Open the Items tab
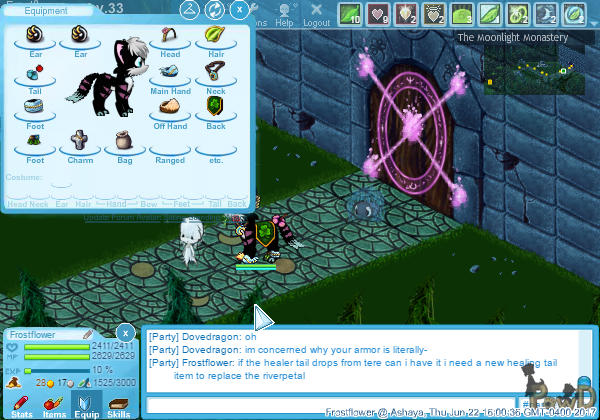600x420 pixels. pos(54,404)
